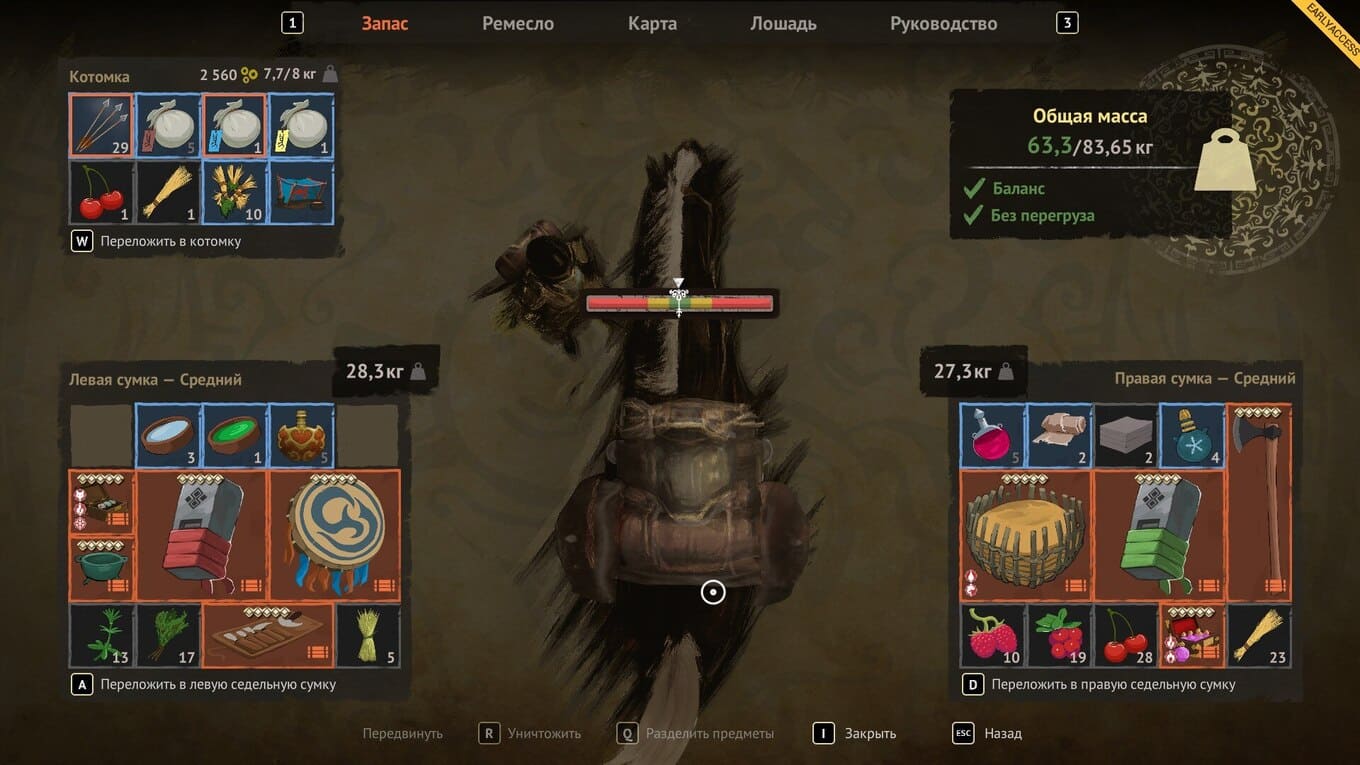Pick the water bowl in the left bag
Screen dimensions: 1360x765
[x=168, y=436]
